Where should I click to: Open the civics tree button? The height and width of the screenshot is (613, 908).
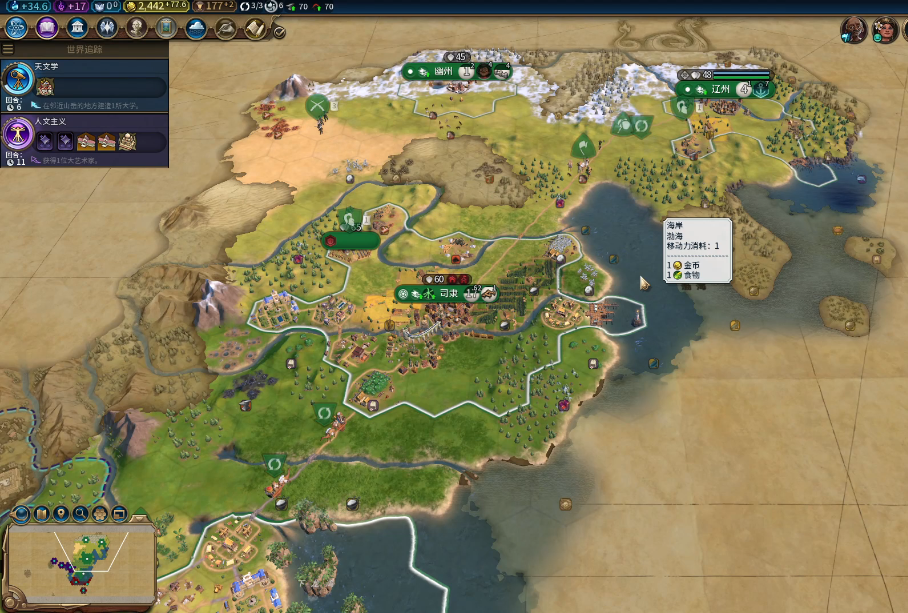click(x=46, y=27)
